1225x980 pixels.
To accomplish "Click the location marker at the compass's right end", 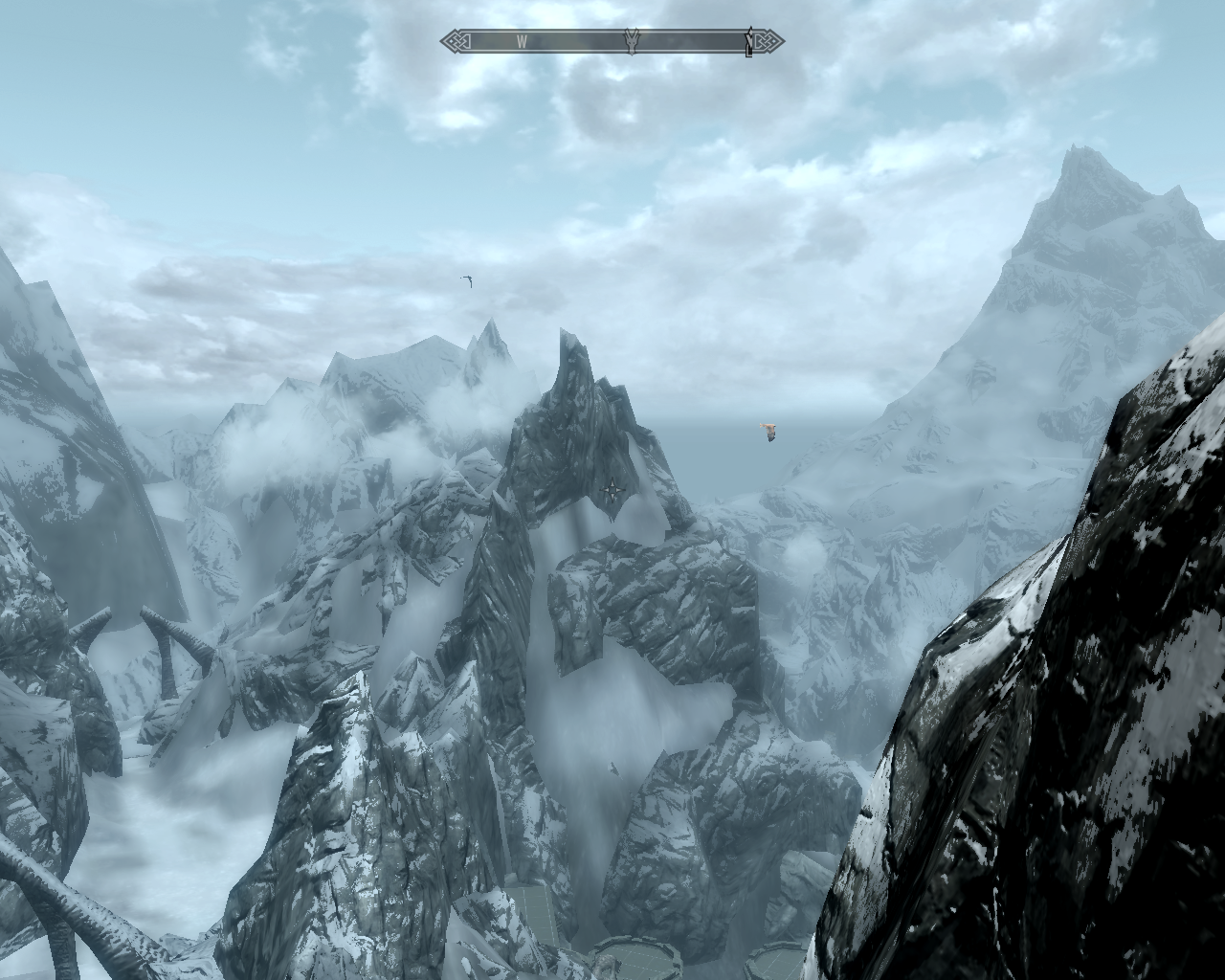I will 749,43.
